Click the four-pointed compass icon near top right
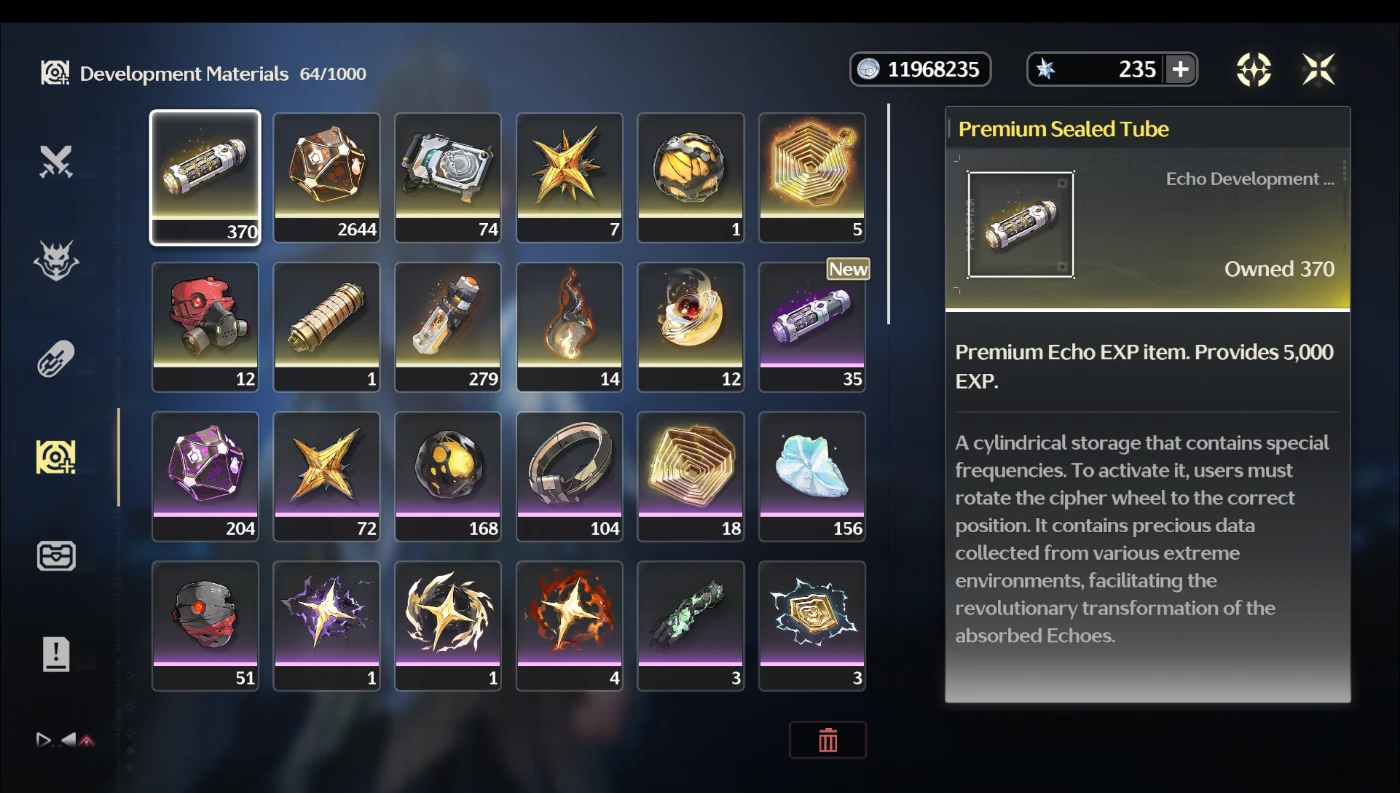Screen dimensions: 1400x793 coord(1253,69)
